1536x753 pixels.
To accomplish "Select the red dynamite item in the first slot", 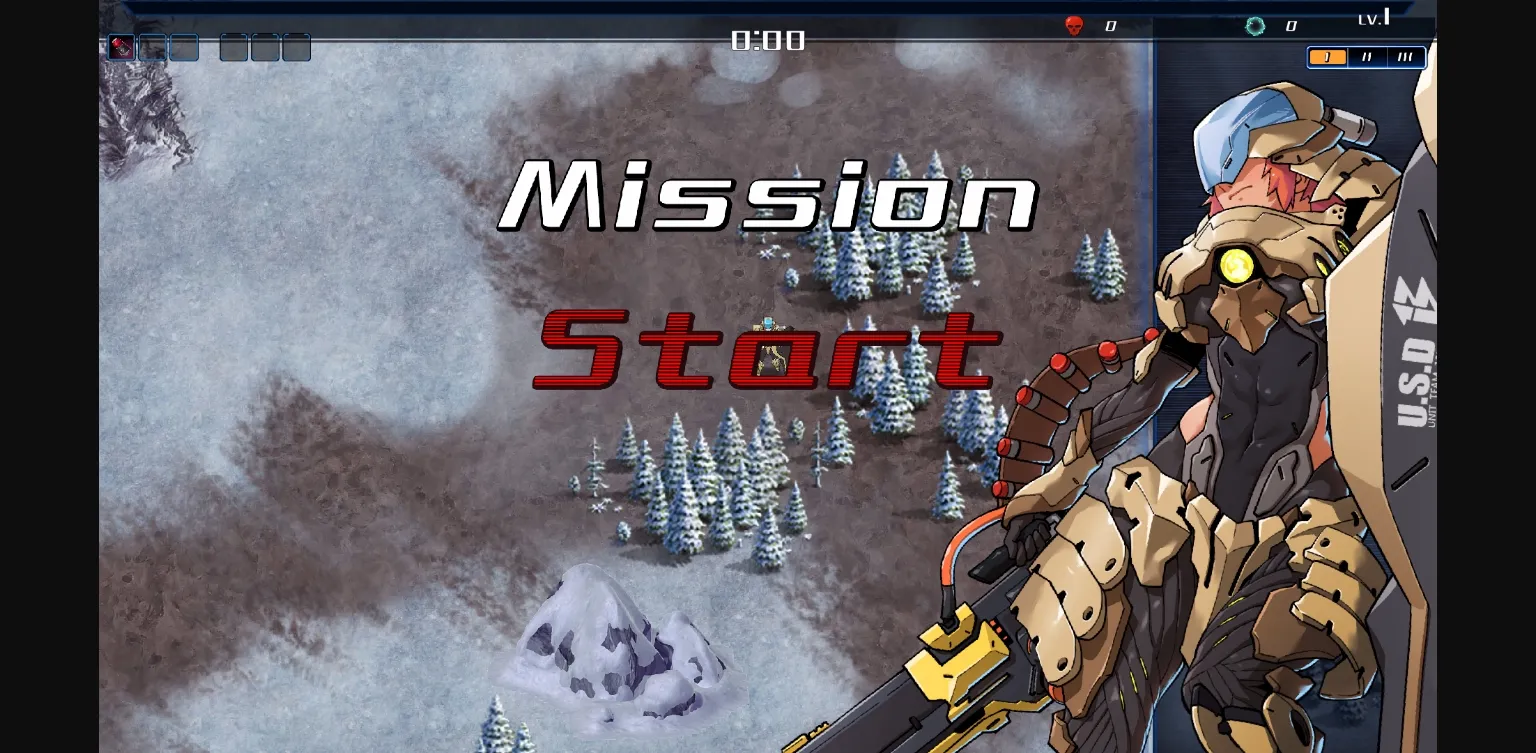I will (121, 47).
